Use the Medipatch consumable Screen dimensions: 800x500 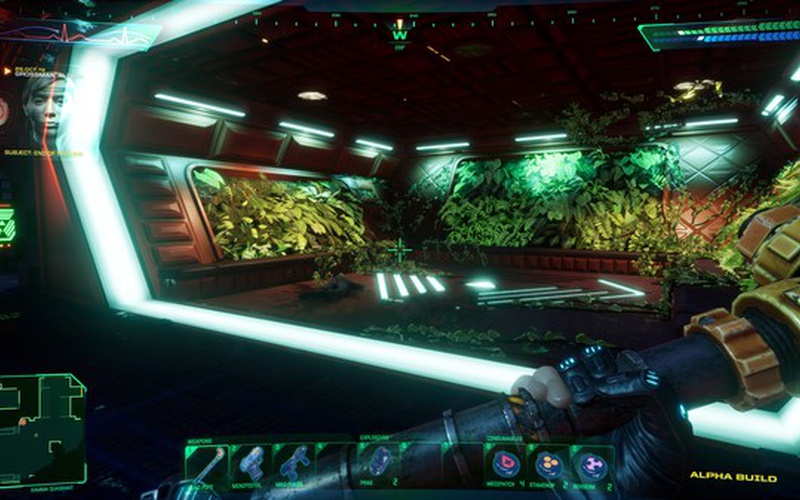[505, 463]
